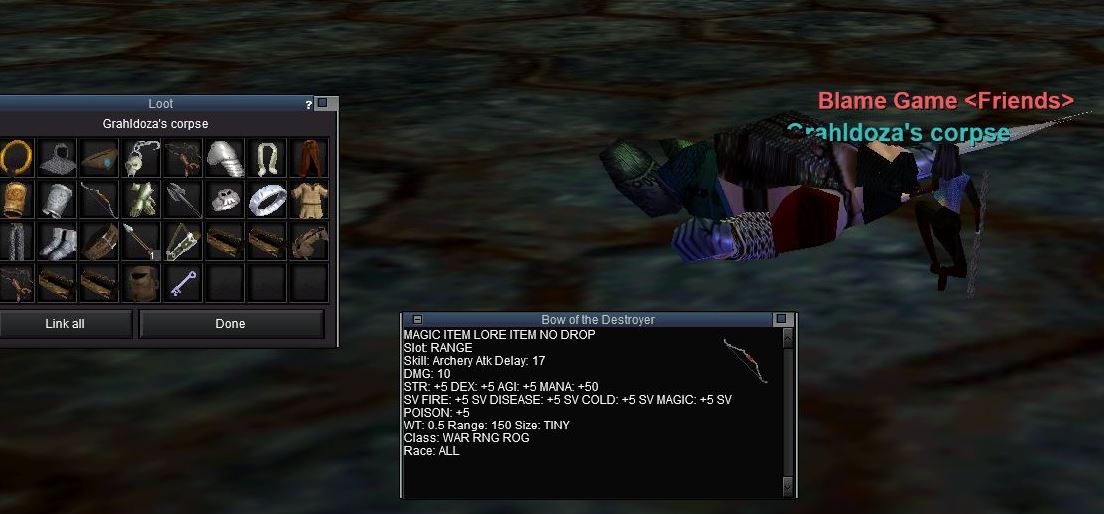Close the Loot window
This screenshot has width=1104, height=514.
[x=323, y=103]
